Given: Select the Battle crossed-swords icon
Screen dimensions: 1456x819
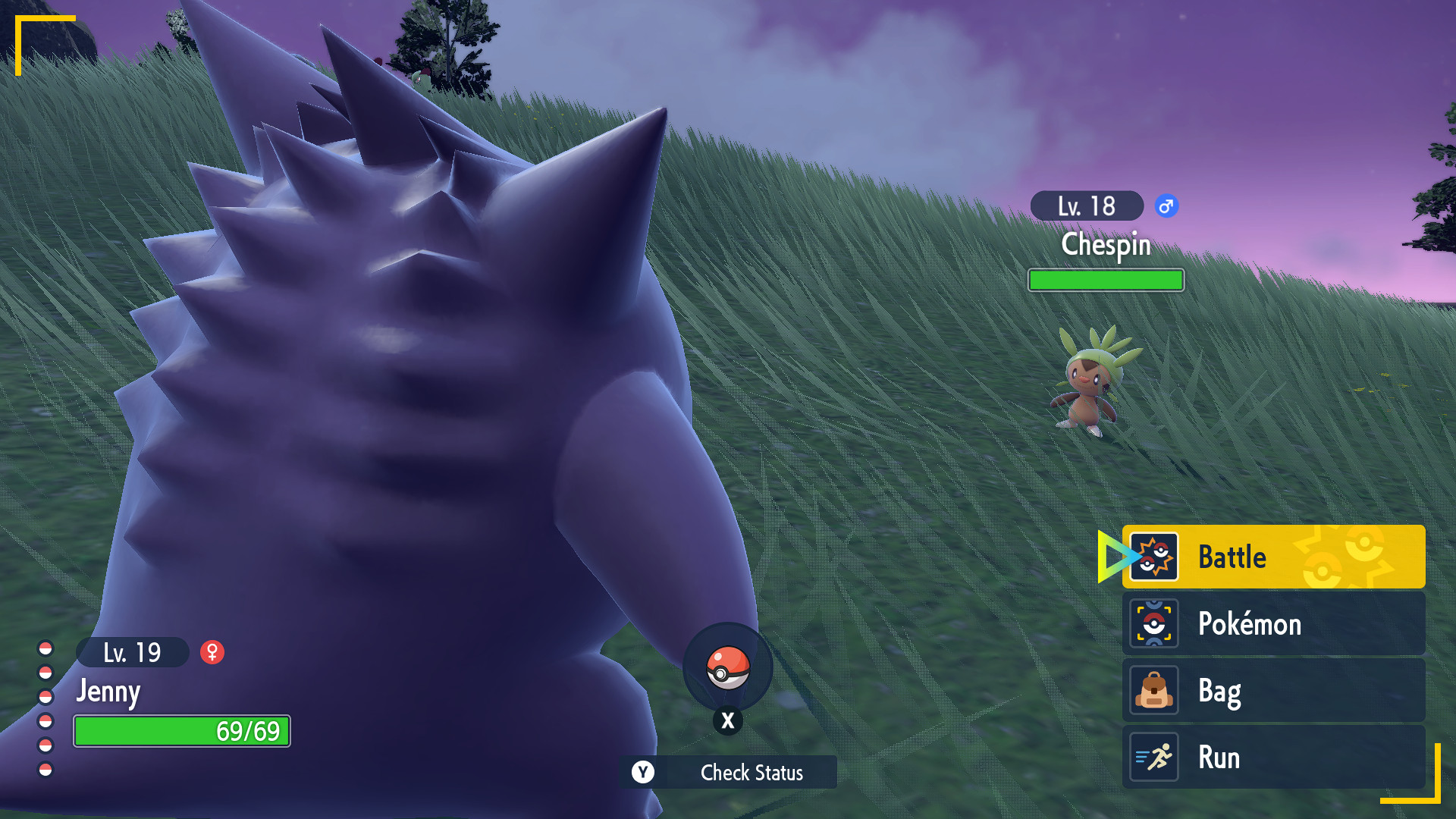Looking at the screenshot, I should pyautogui.click(x=1155, y=557).
